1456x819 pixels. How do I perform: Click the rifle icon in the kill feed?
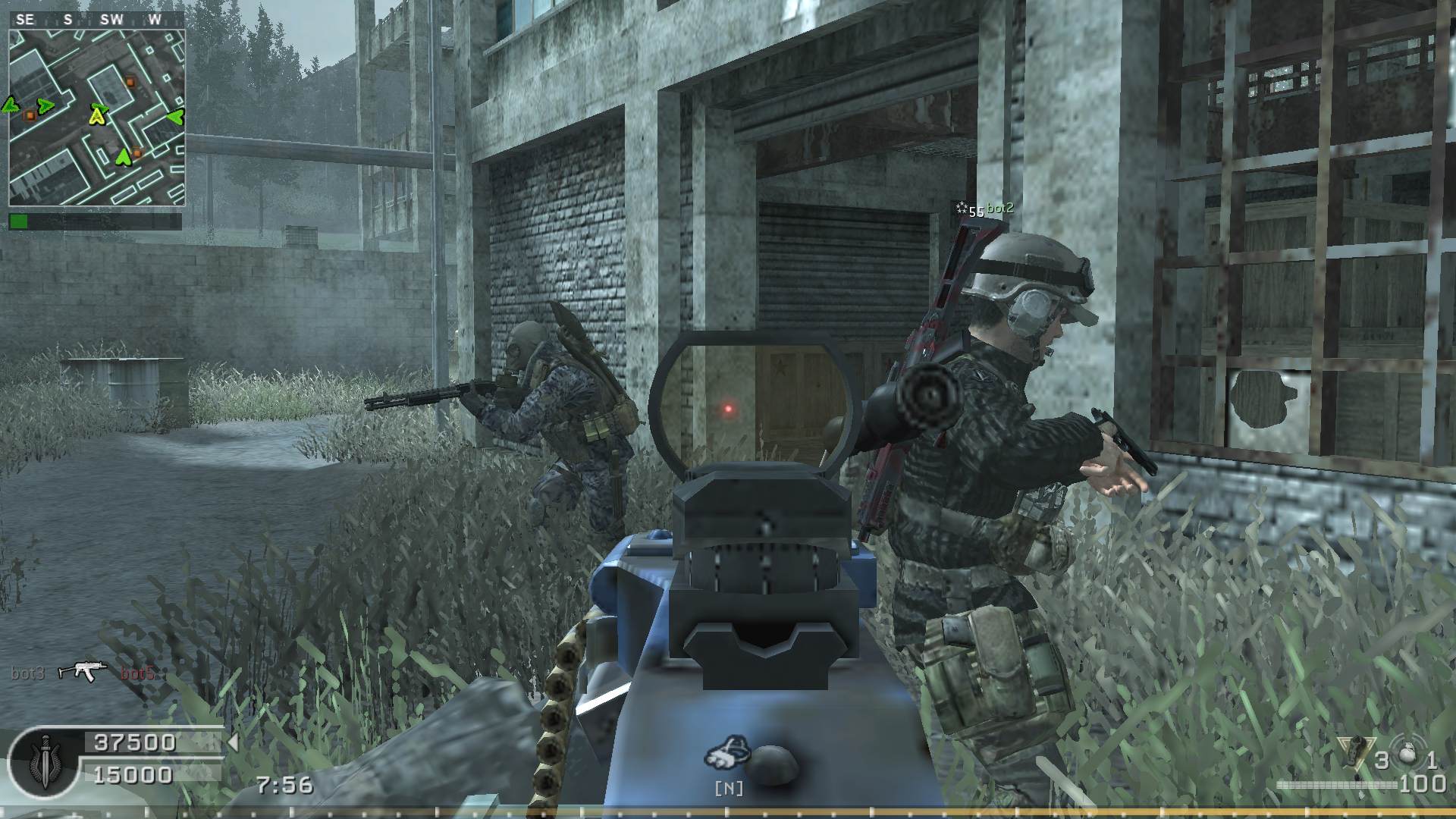click(x=82, y=671)
